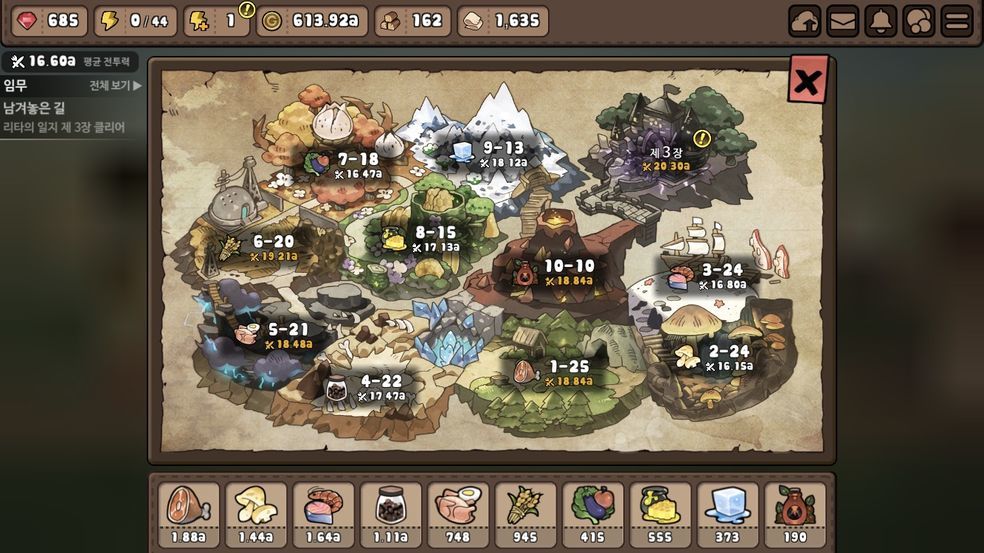Image resolution: width=984 pixels, height=553 pixels.
Task: Choose stage 4-22 on the map
Action: 380,386
